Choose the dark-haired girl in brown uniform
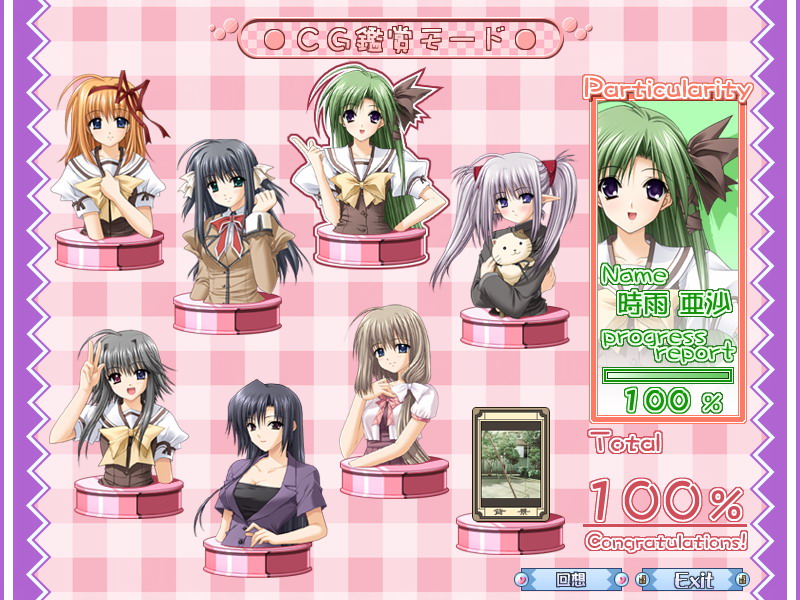Screen dimensions: 800x600 click(229, 230)
